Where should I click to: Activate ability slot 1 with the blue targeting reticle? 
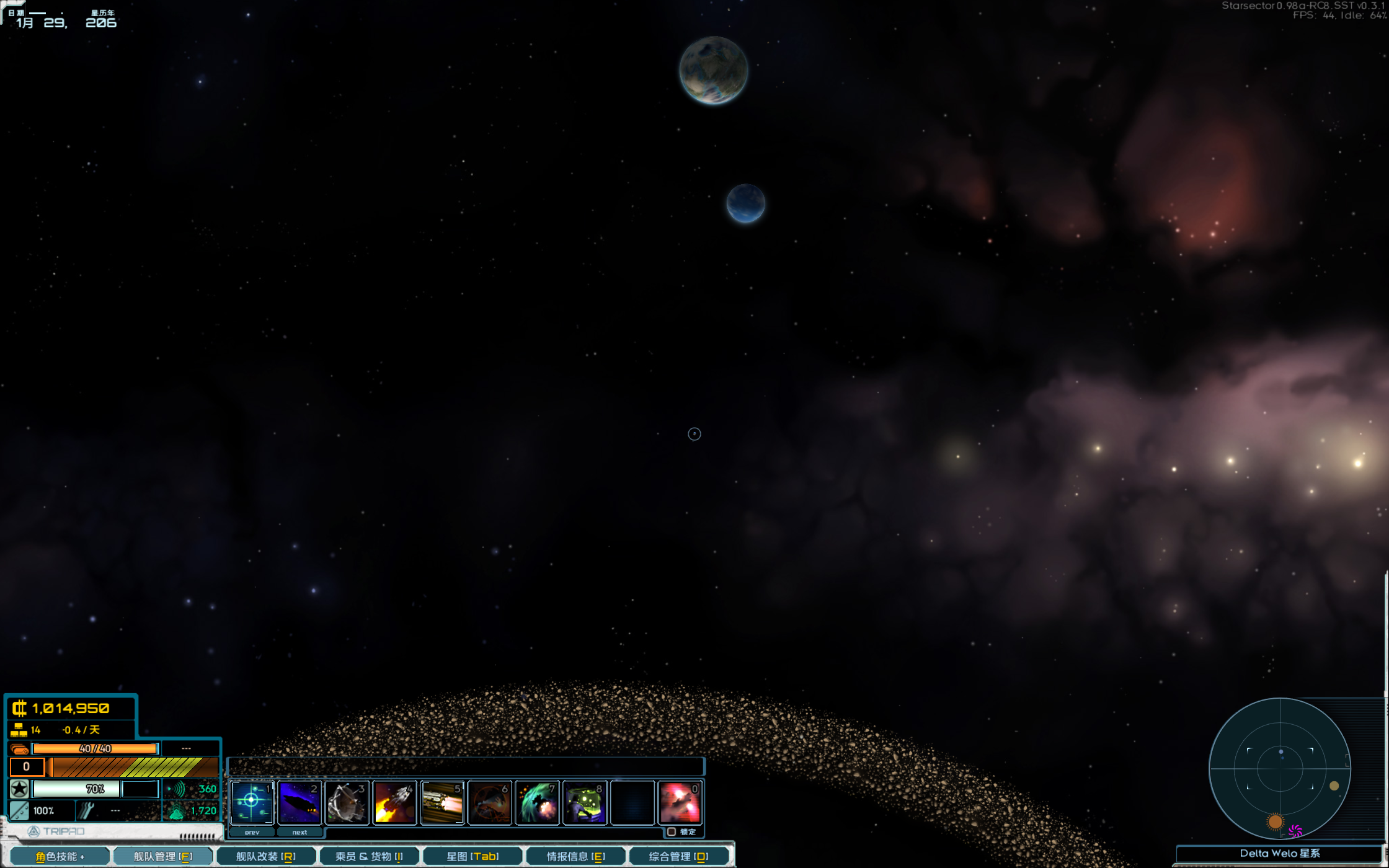pos(252,802)
